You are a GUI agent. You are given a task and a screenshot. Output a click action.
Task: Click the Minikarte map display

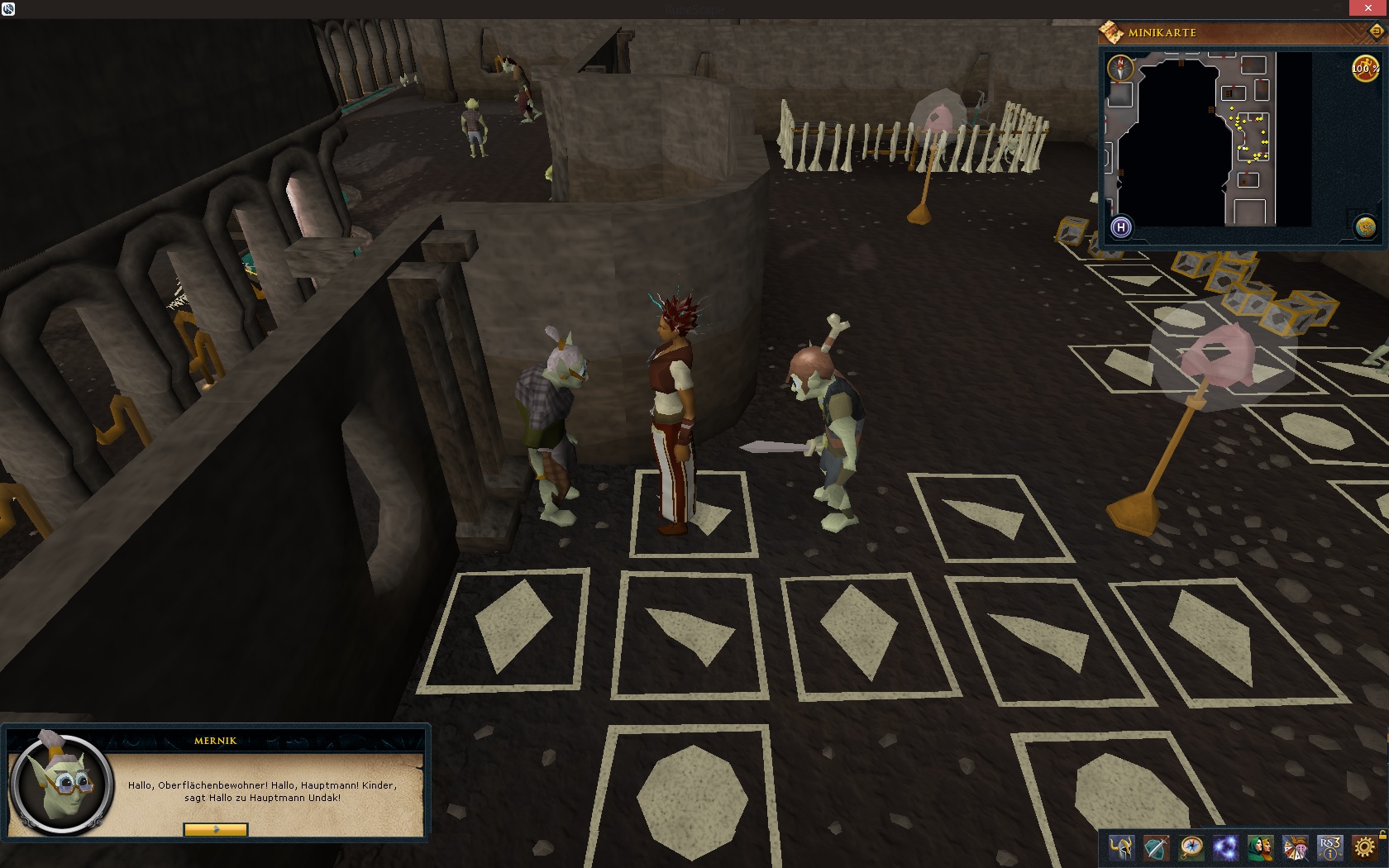(1207, 139)
